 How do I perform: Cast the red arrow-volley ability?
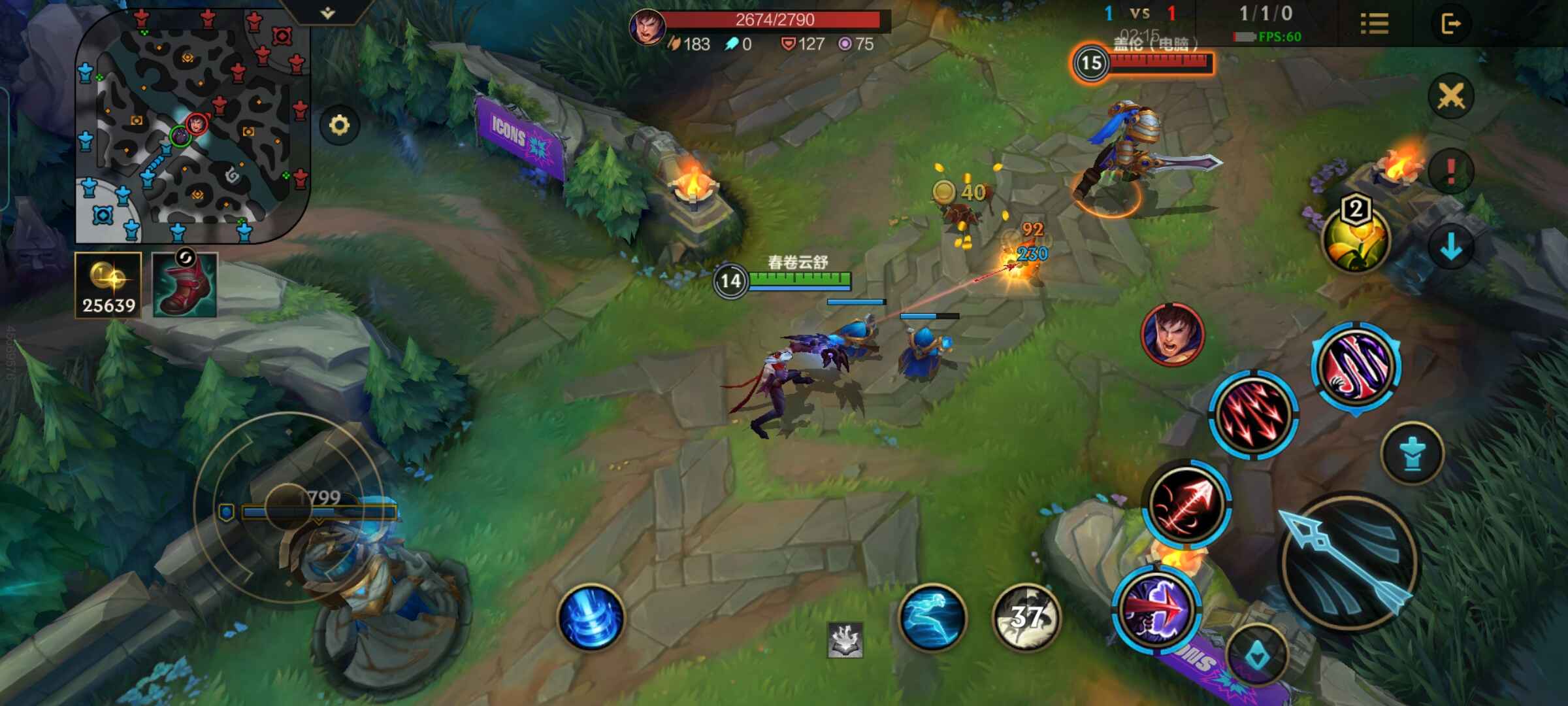coord(1252,414)
